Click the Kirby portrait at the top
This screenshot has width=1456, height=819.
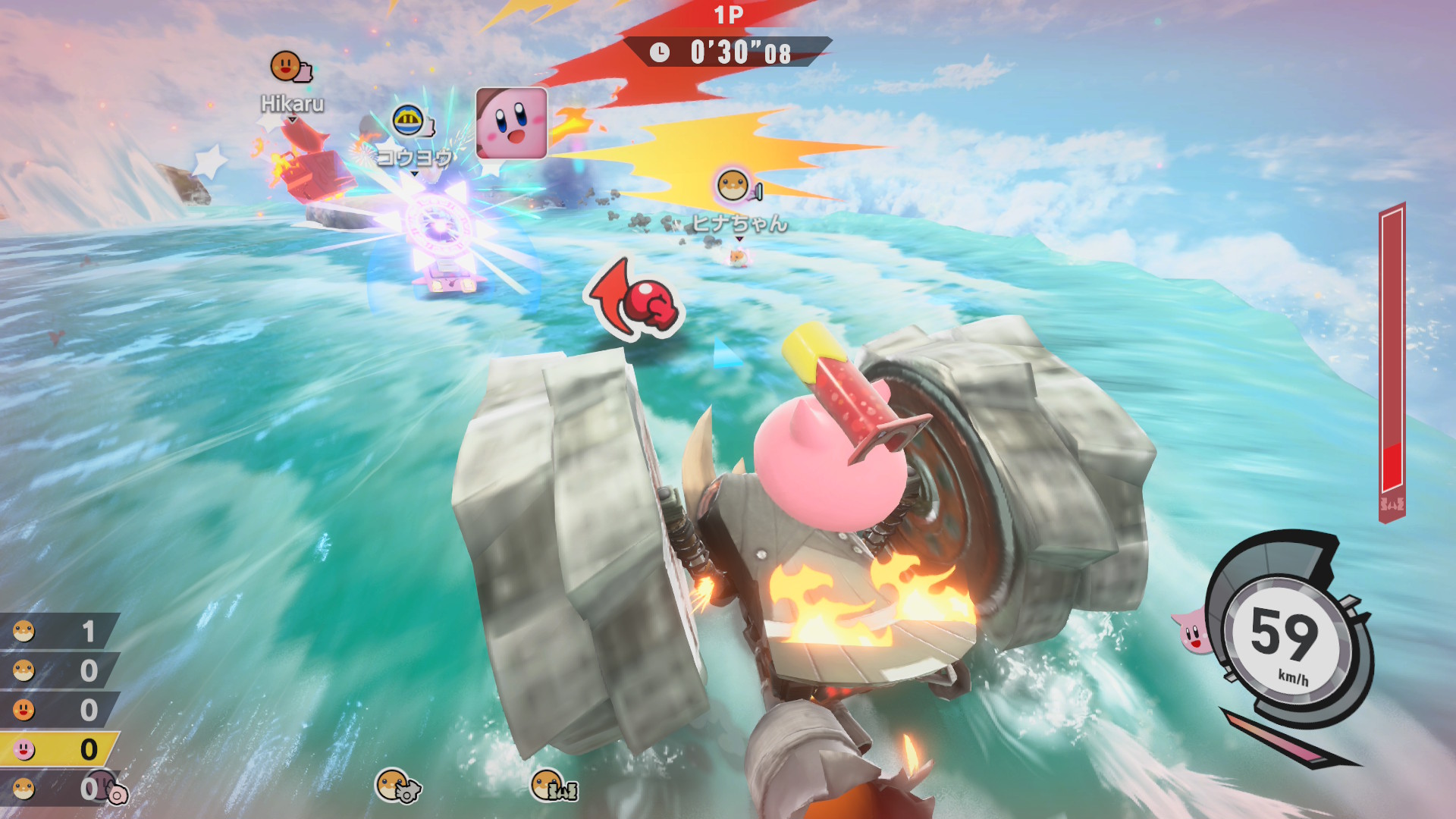(x=511, y=123)
